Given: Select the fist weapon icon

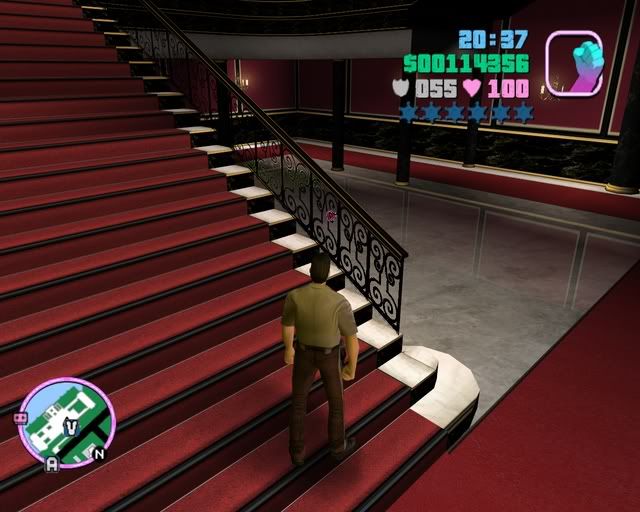Looking at the screenshot, I should (x=574, y=63).
